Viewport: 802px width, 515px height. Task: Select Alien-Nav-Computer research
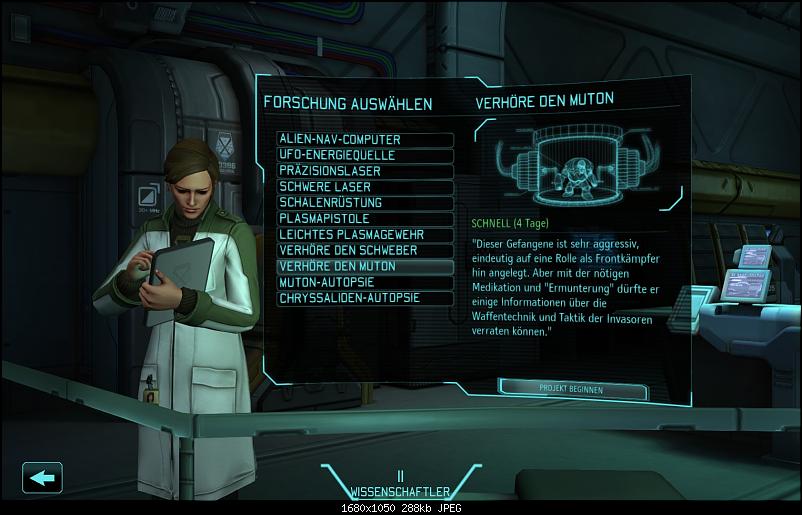pyautogui.click(x=365, y=140)
